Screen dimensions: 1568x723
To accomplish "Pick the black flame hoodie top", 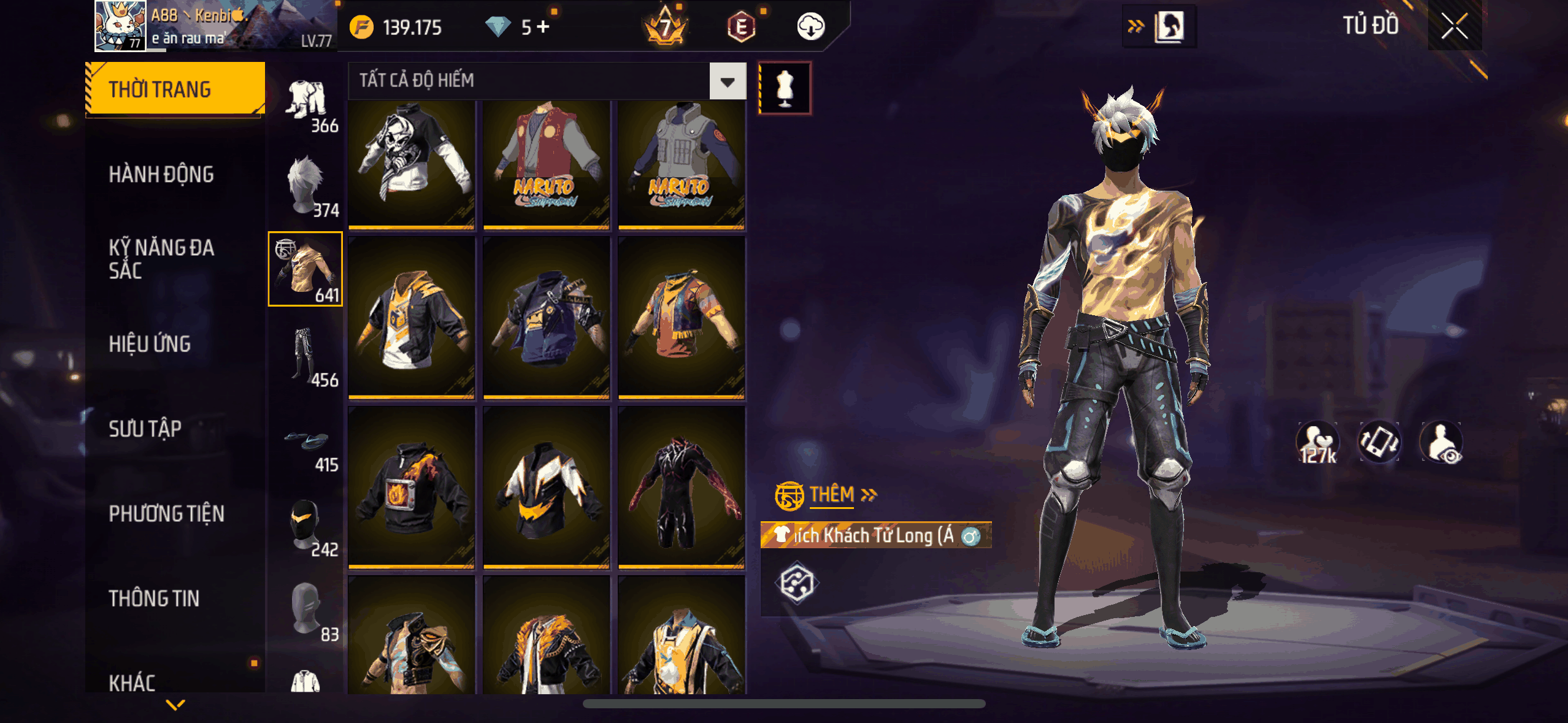I will (x=412, y=489).
